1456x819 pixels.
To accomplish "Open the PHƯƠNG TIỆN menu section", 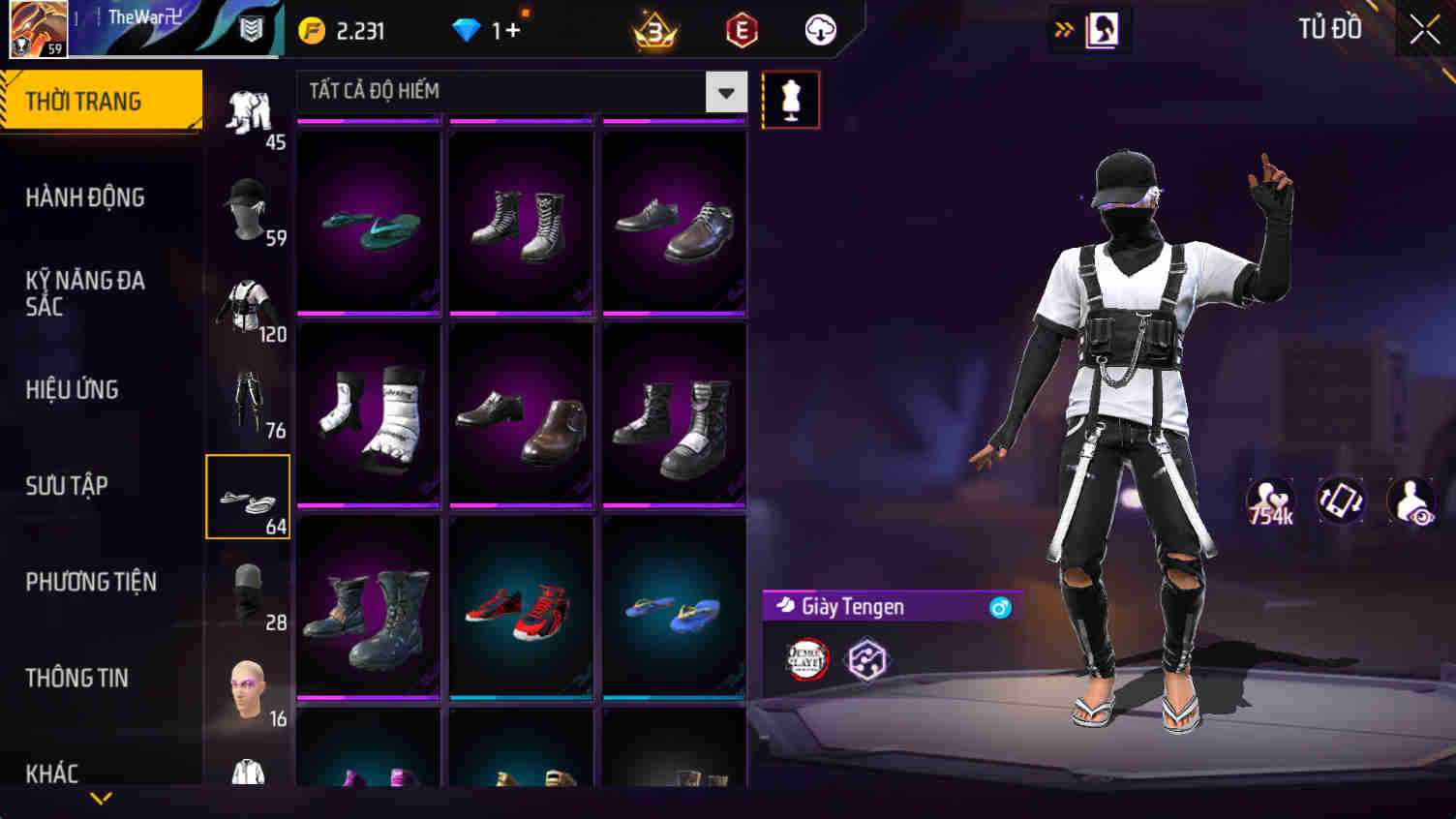I will (x=91, y=582).
